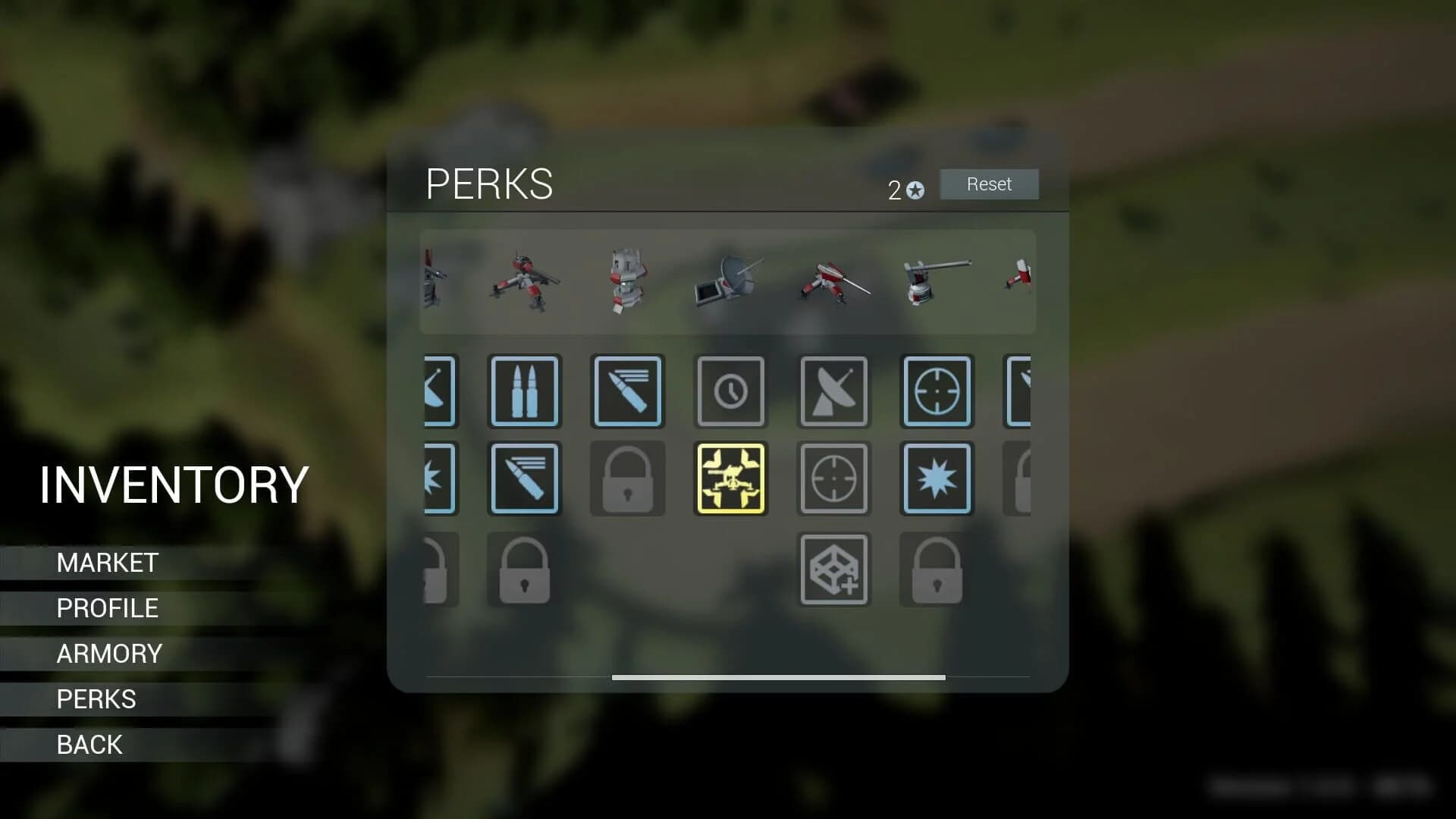Click the horizontal scrollbar below the perks grid
The height and width of the screenshot is (819, 1456).
tap(777, 677)
